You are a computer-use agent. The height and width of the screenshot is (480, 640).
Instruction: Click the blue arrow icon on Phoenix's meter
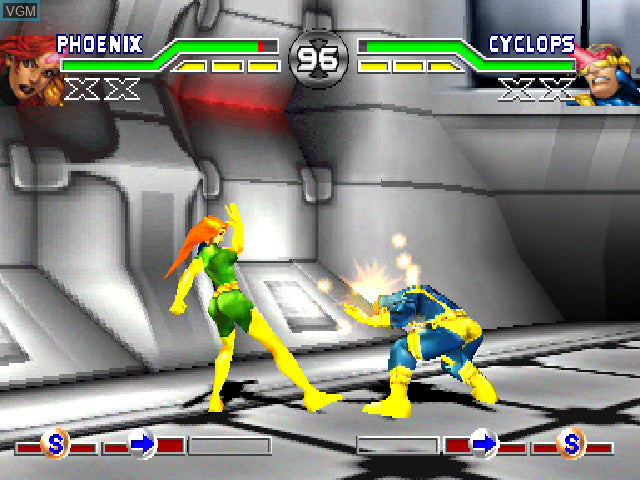coord(143,443)
